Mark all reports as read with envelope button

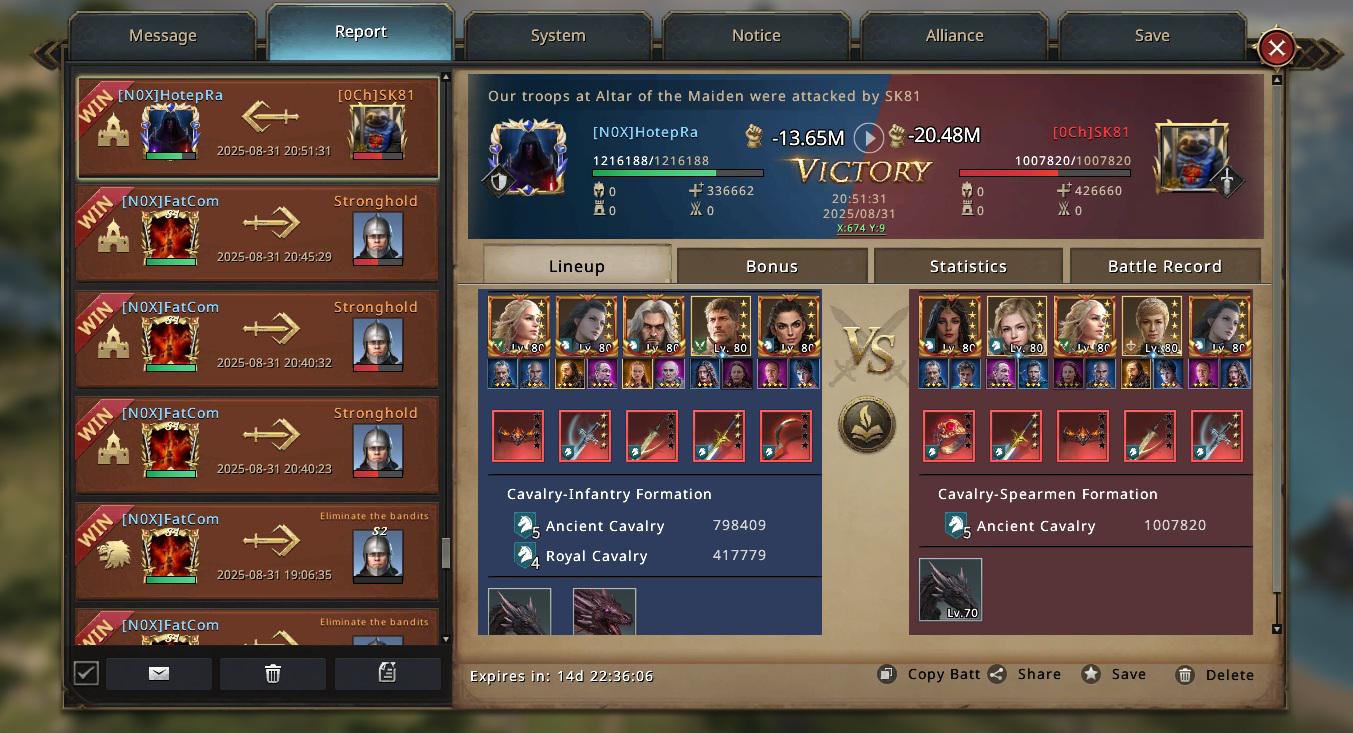point(159,674)
